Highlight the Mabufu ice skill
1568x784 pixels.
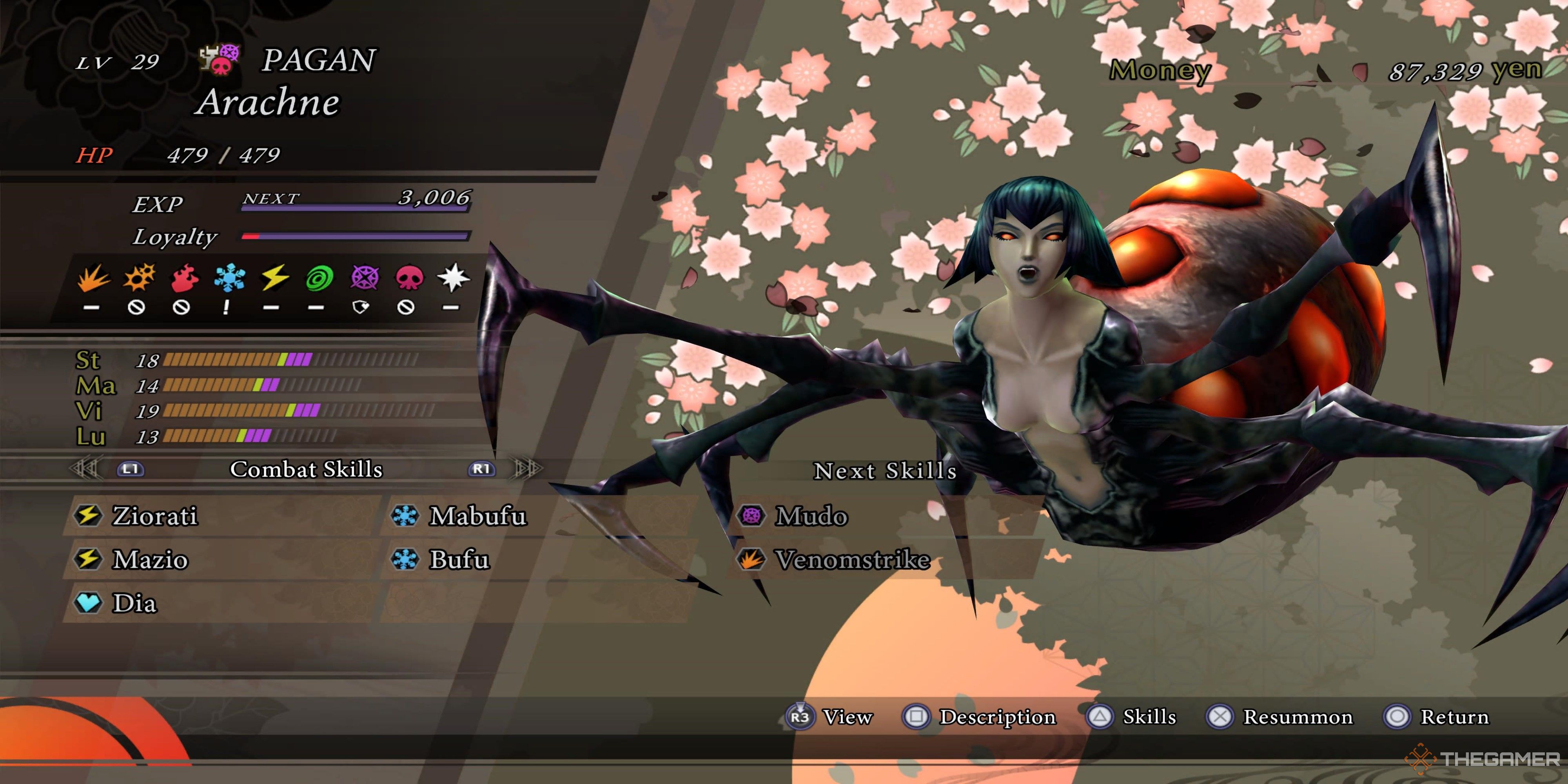(477, 516)
